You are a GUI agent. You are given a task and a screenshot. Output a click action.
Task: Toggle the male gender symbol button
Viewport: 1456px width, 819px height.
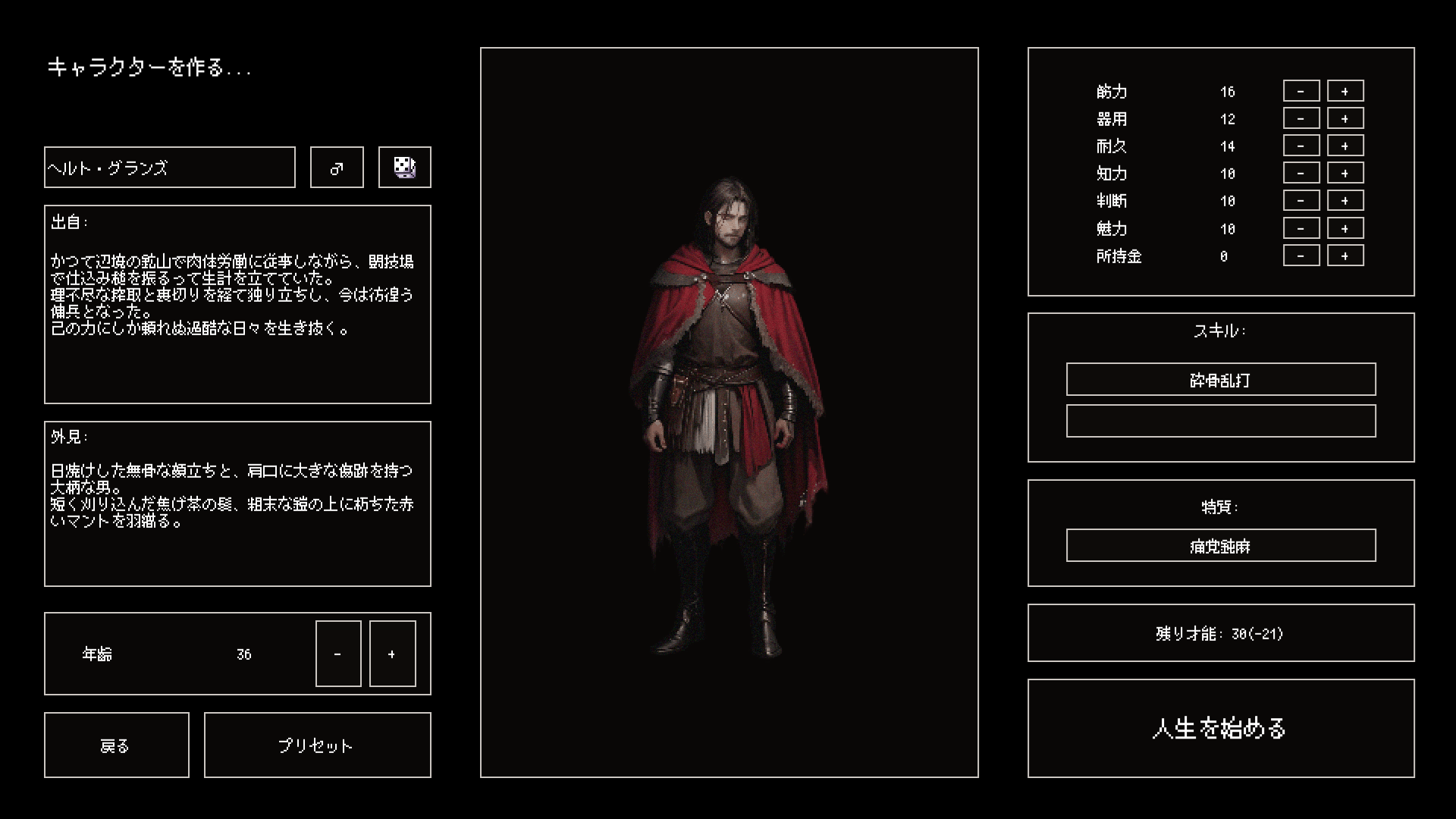pos(337,168)
